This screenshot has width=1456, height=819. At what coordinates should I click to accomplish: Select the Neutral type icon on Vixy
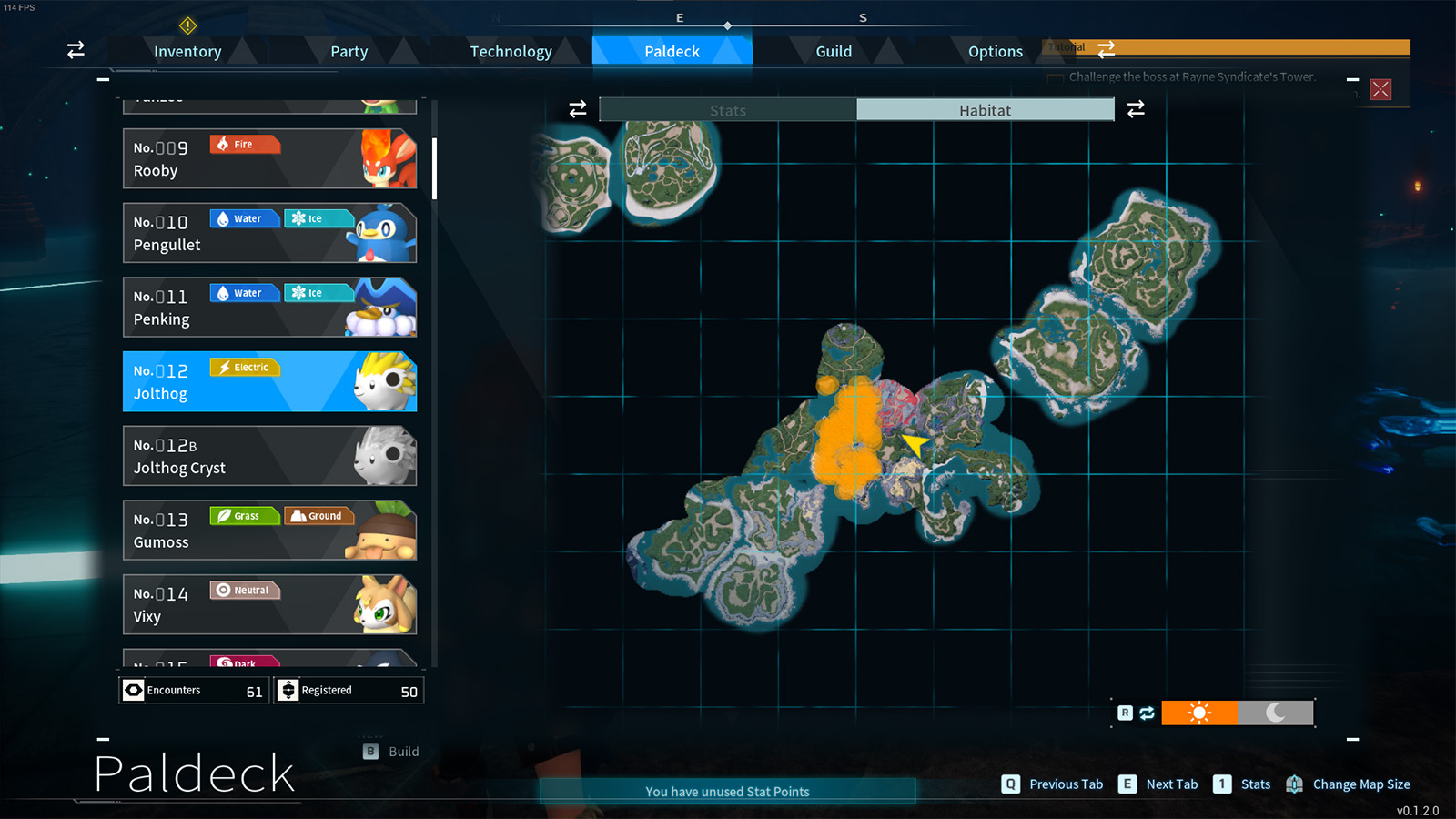[x=244, y=590]
